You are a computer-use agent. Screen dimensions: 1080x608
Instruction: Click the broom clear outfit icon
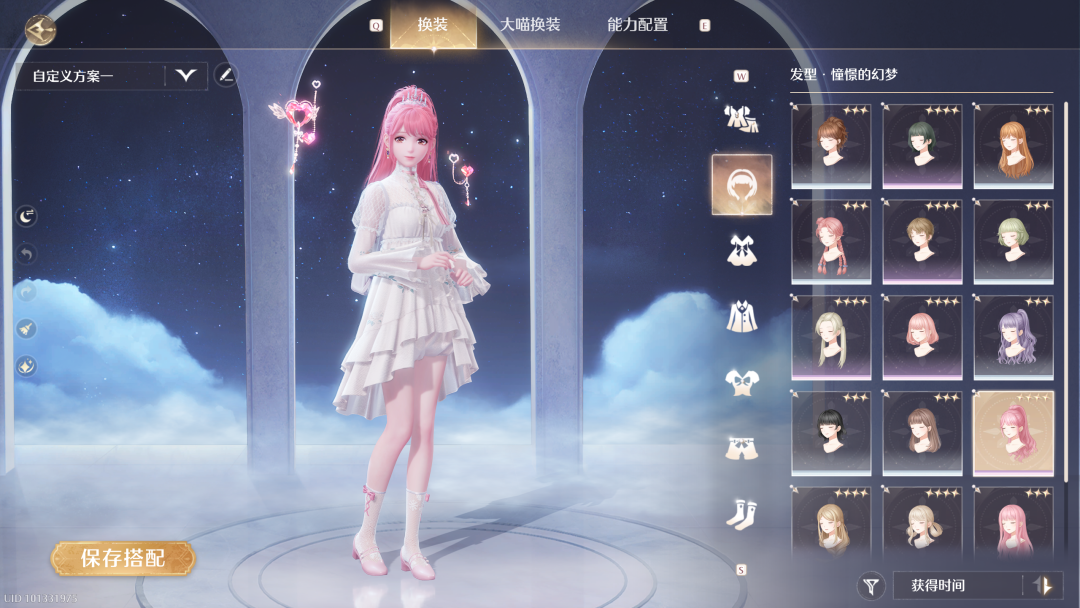(x=27, y=328)
